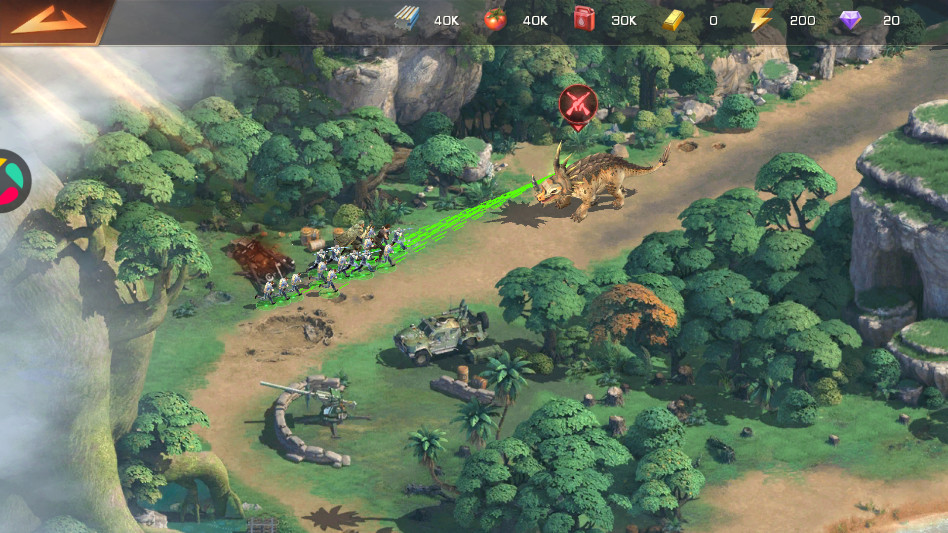This screenshot has height=533, width=948.
Task: Tap the red fuel canister resource icon
Action: [585, 20]
